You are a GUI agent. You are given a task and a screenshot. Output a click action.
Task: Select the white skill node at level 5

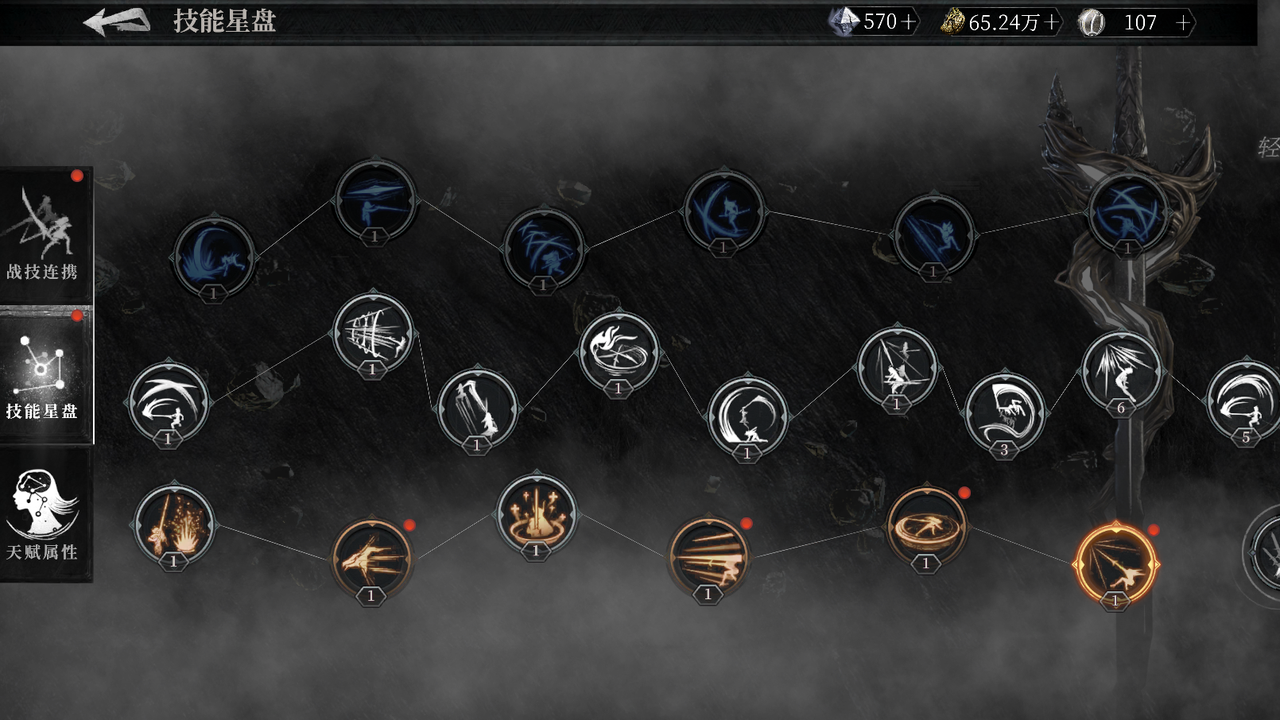(x=1245, y=400)
